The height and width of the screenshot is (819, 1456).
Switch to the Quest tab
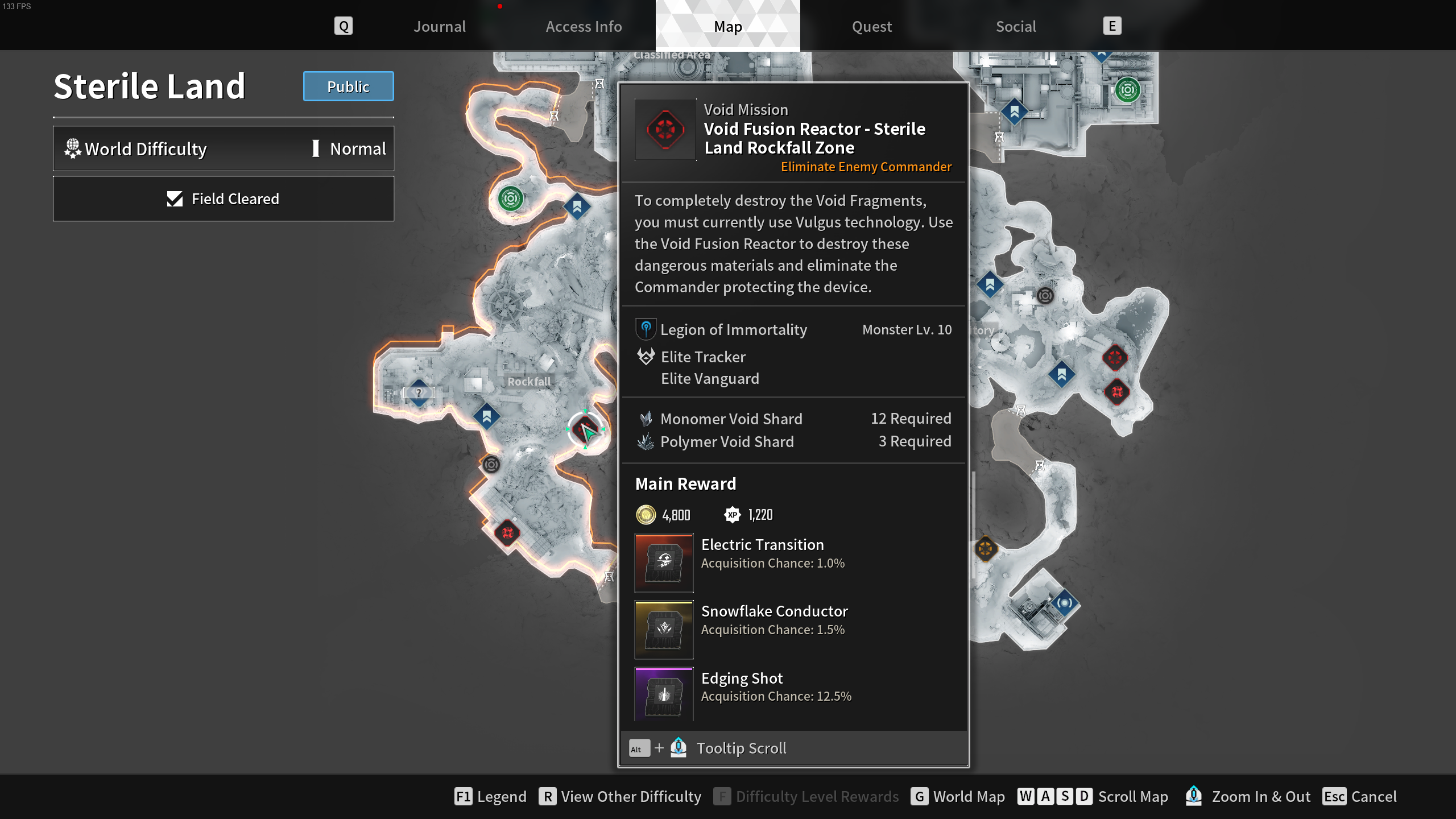click(871, 26)
